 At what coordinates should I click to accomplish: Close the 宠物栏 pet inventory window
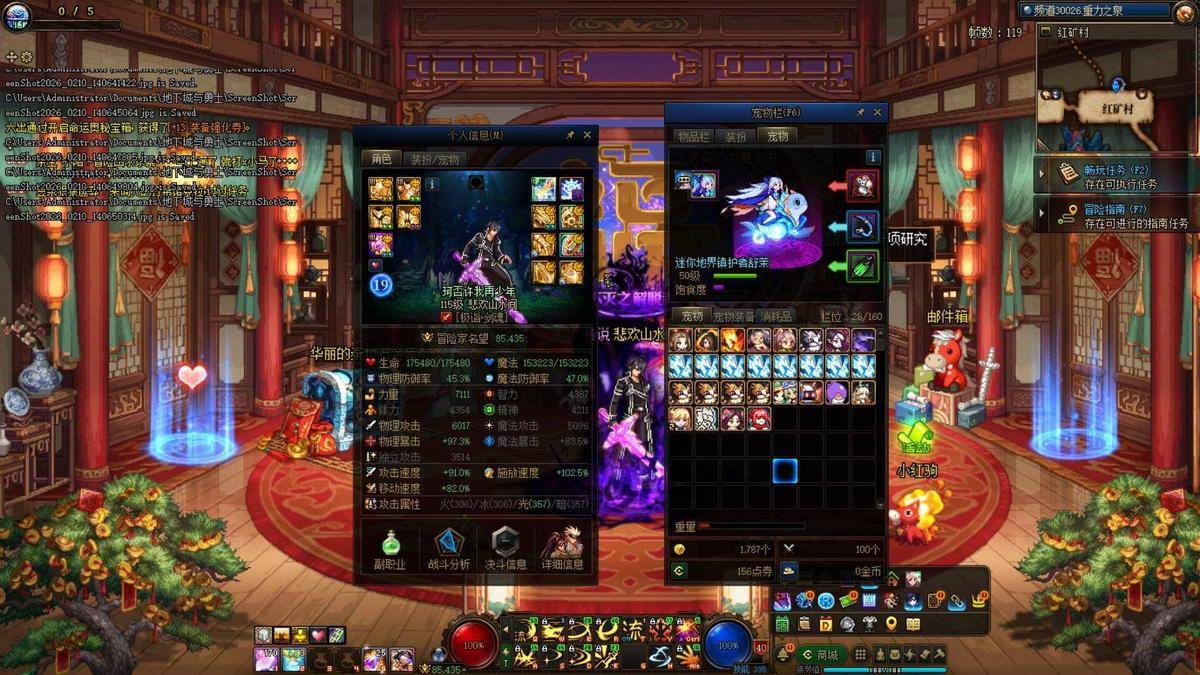pyautogui.click(x=878, y=113)
